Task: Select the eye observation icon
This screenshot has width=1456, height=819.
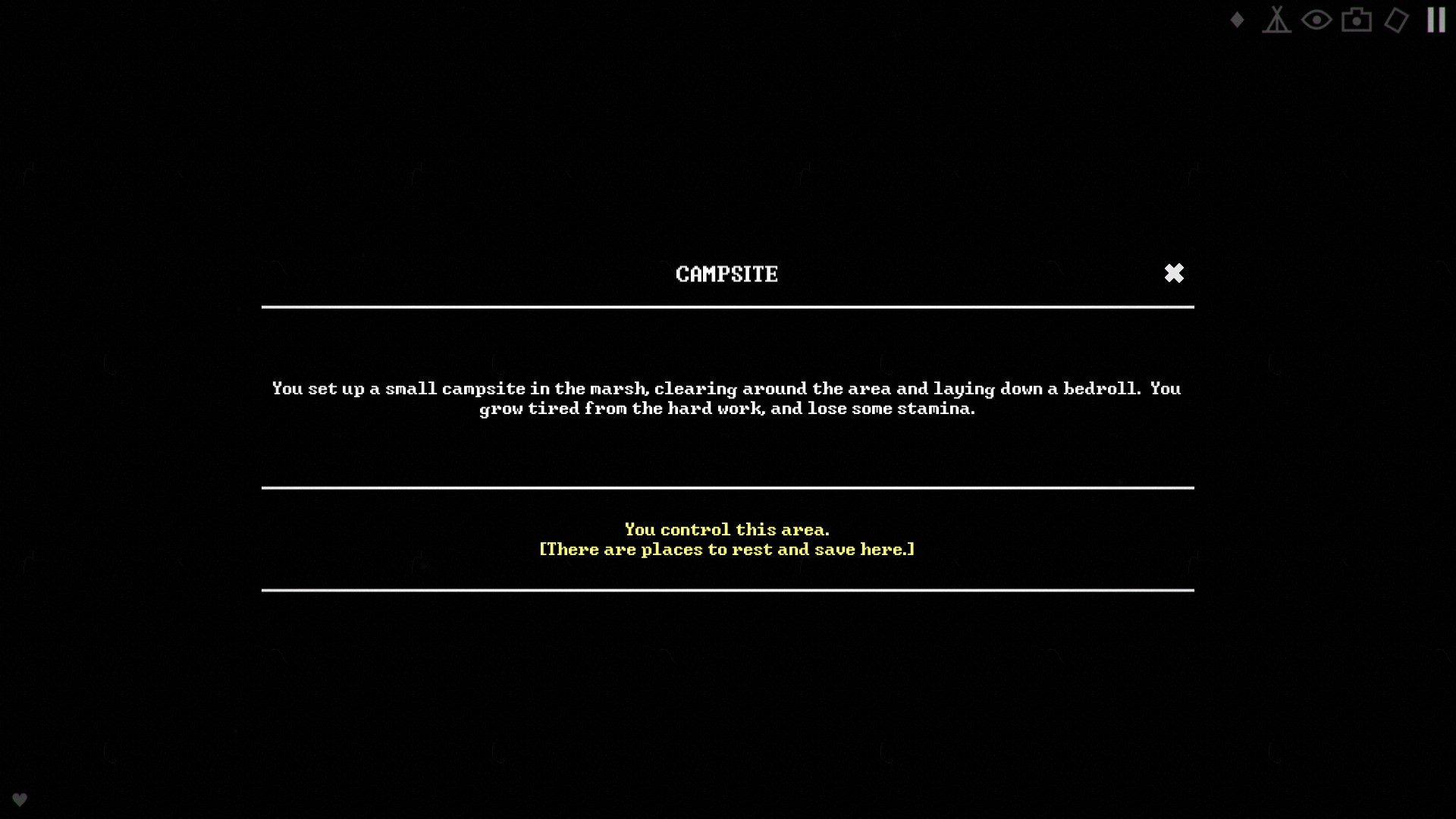Action: 1317,20
